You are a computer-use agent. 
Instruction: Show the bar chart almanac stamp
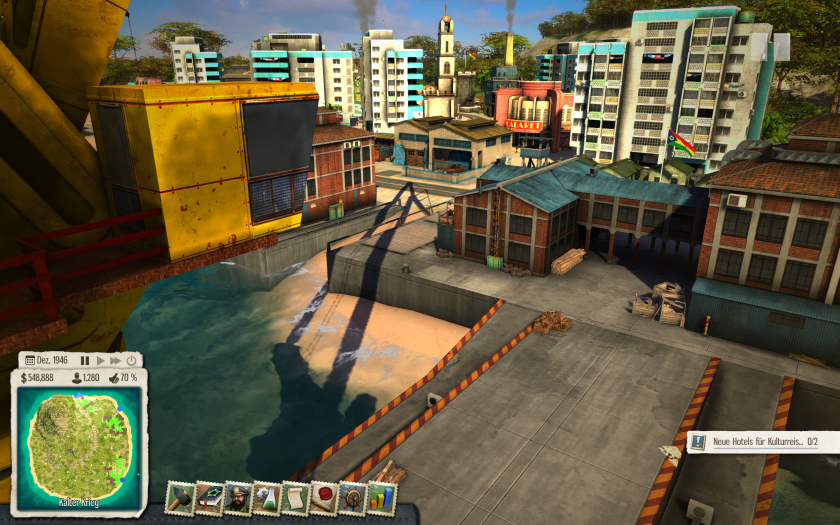pos(382,497)
